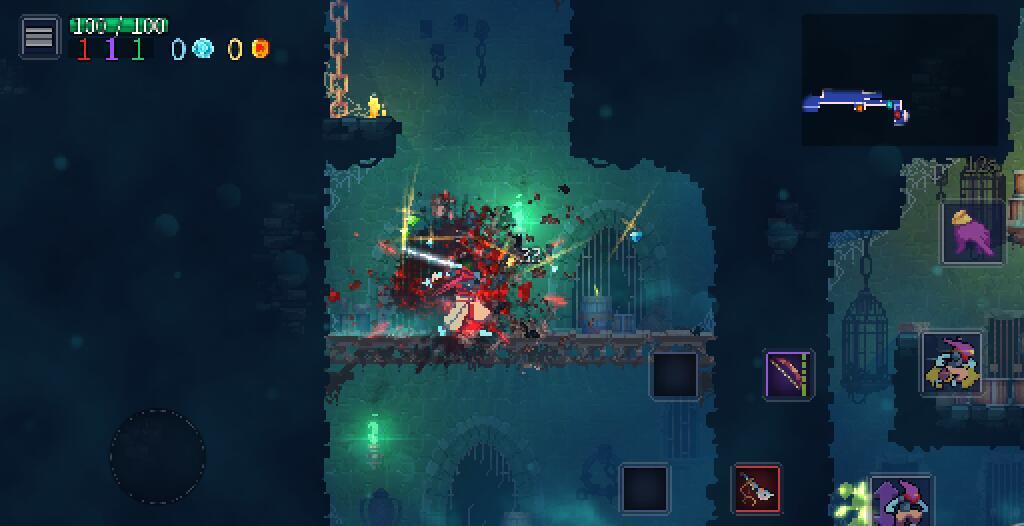Open the hamburger pause menu

(39, 37)
